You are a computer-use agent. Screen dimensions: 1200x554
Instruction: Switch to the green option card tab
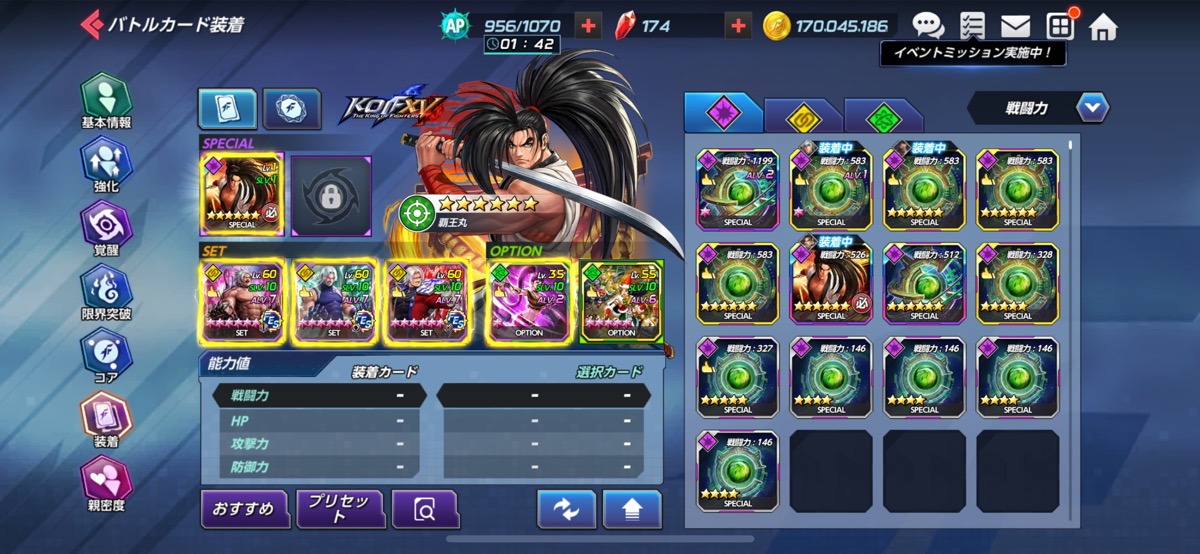pyautogui.click(x=883, y=116)
